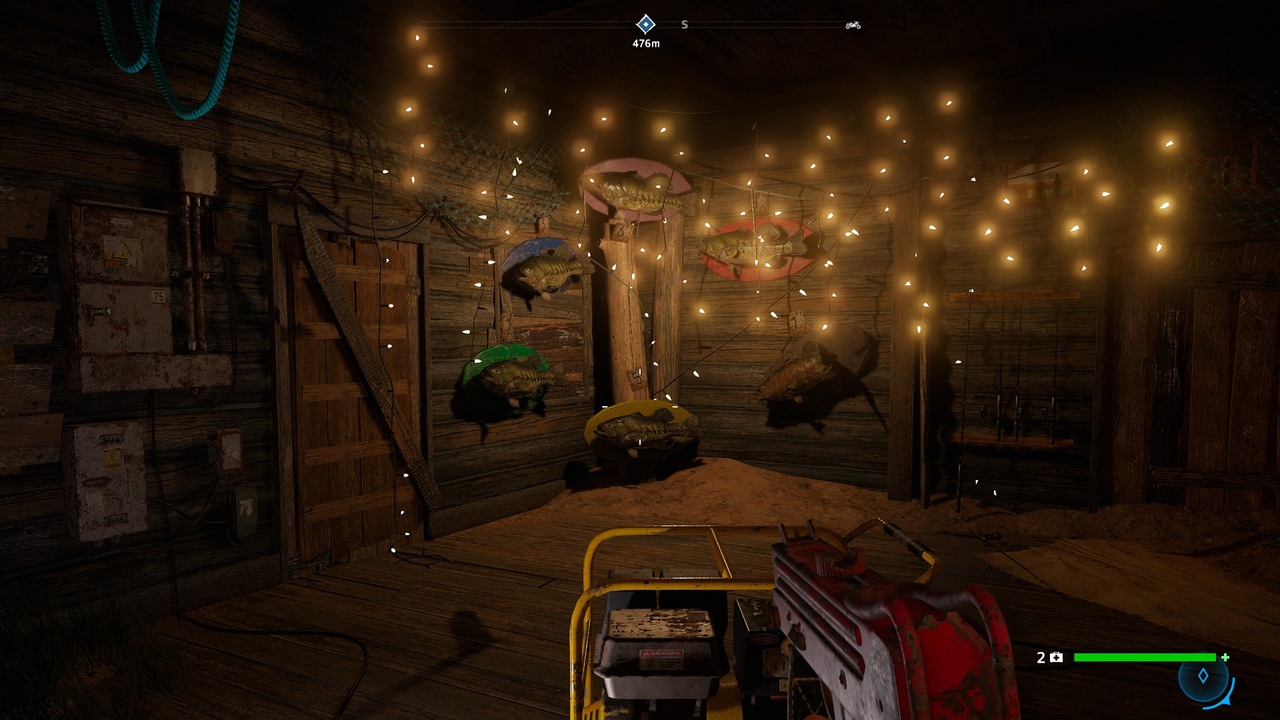Select the medkit icon beside the health bar
The width and height of the screenshot is (1280, 720).
(x=1055, y=657)
